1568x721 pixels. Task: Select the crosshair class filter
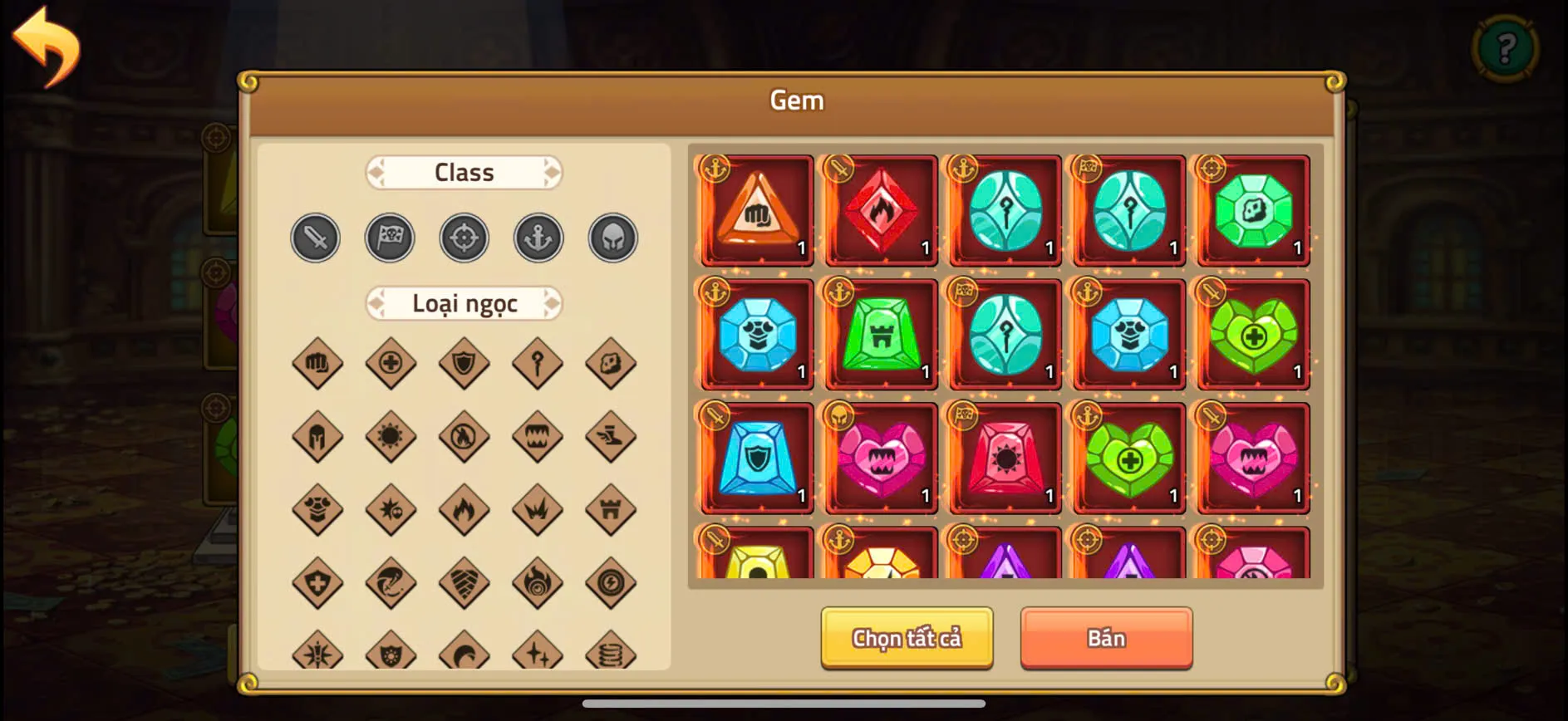(464, 238)
